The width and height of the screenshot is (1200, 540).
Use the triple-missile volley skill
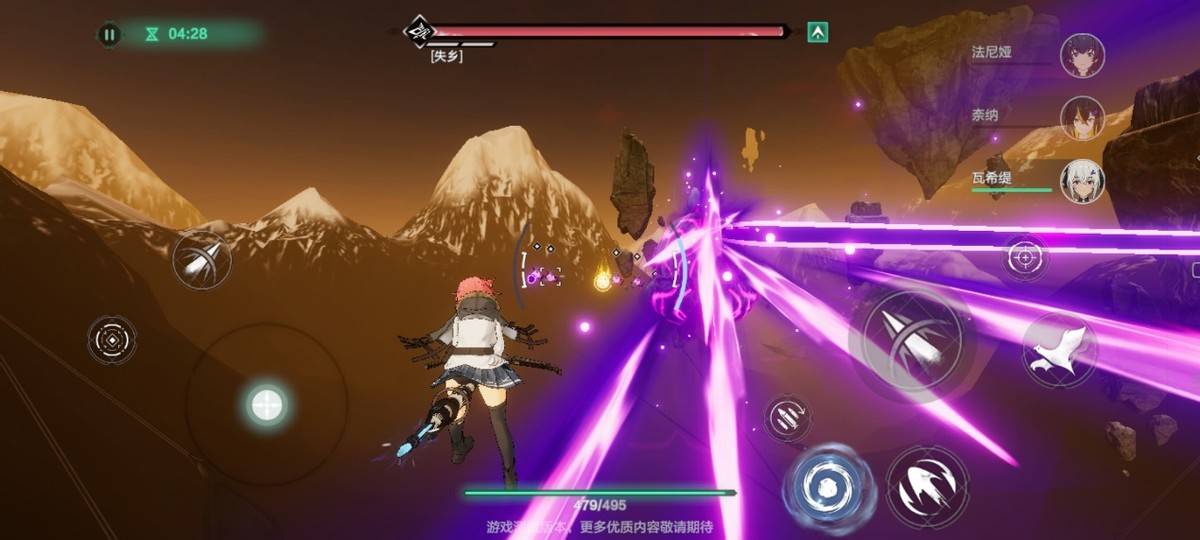[x=788, y=417]
